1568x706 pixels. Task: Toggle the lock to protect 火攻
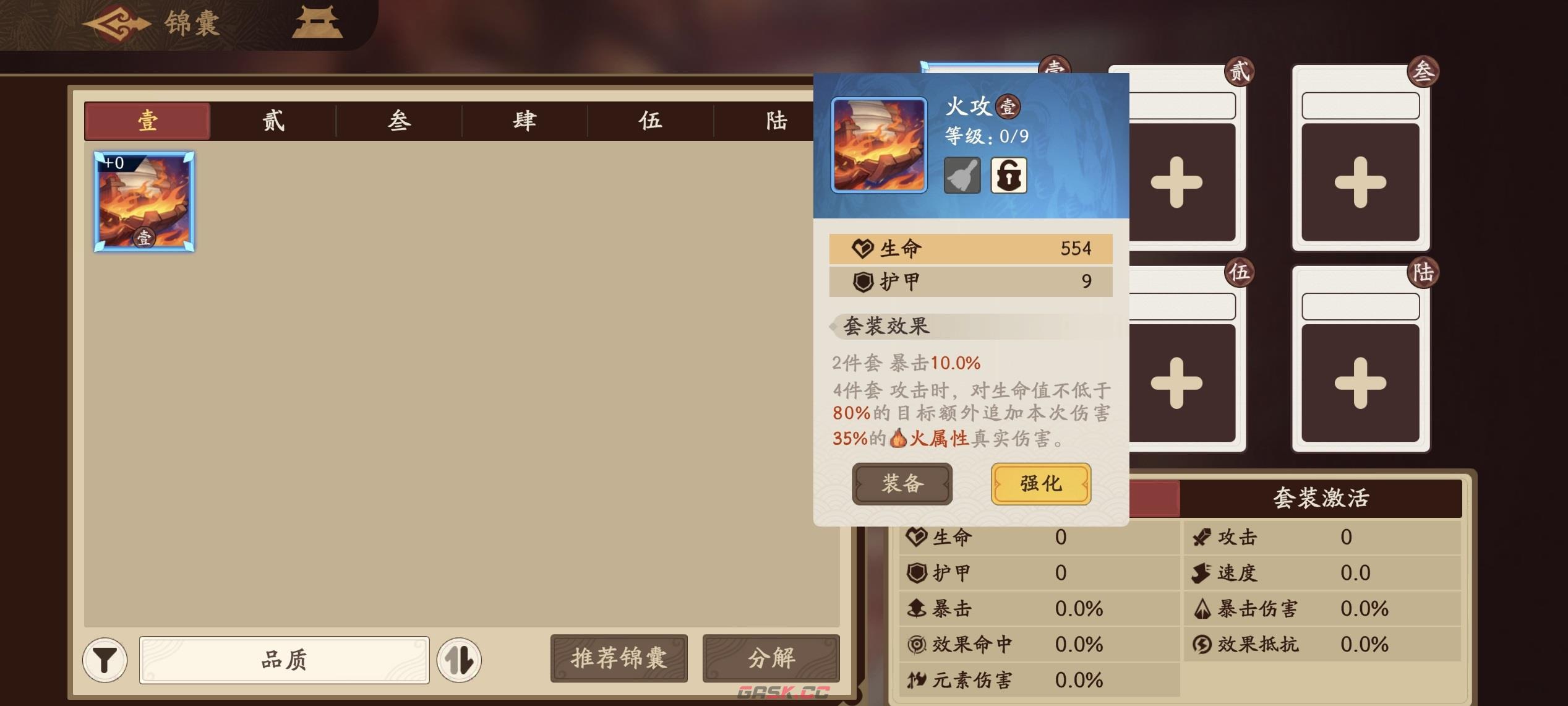click(1009, 174)
